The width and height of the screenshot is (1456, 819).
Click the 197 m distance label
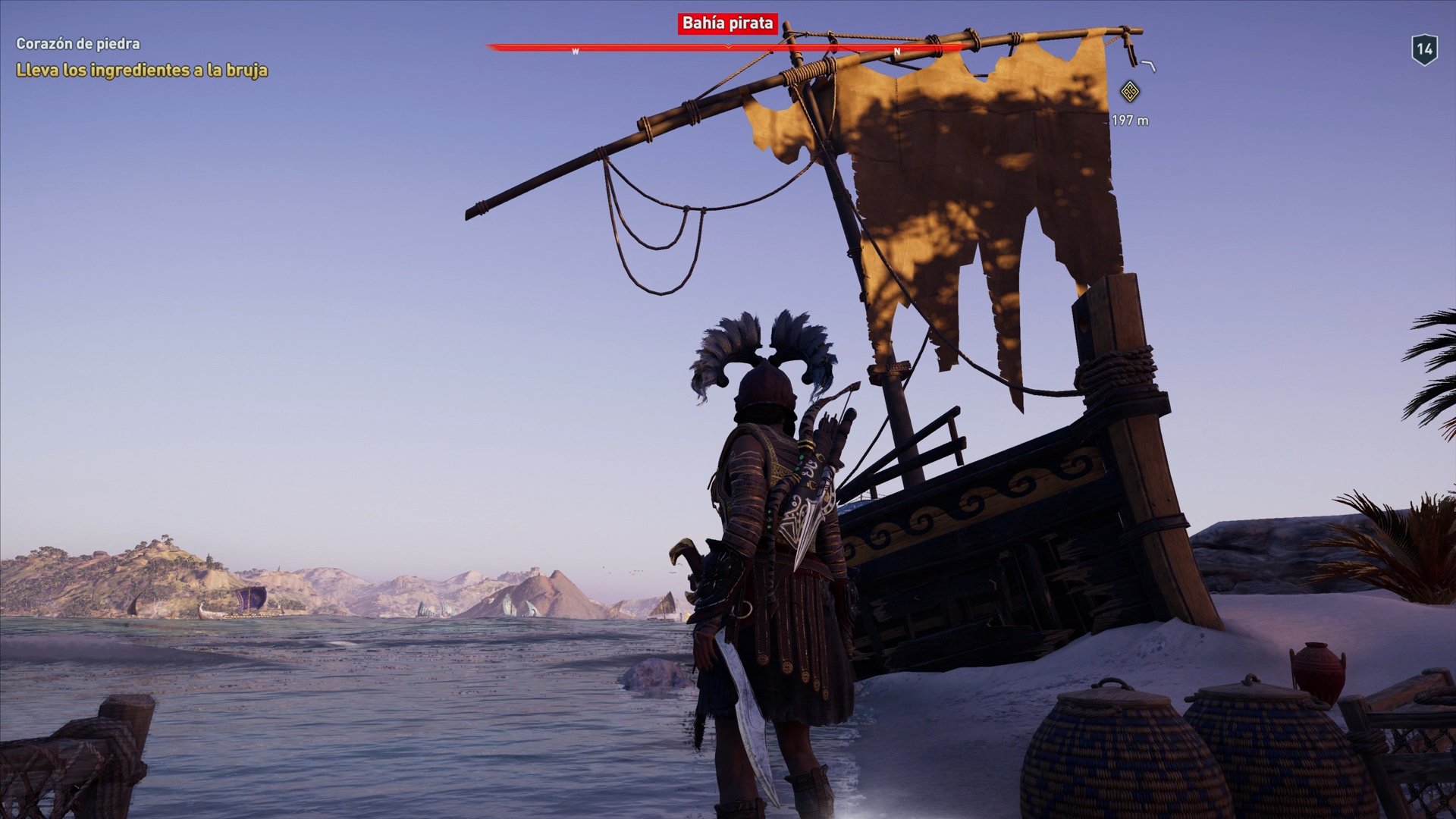tap(1129, 119)
